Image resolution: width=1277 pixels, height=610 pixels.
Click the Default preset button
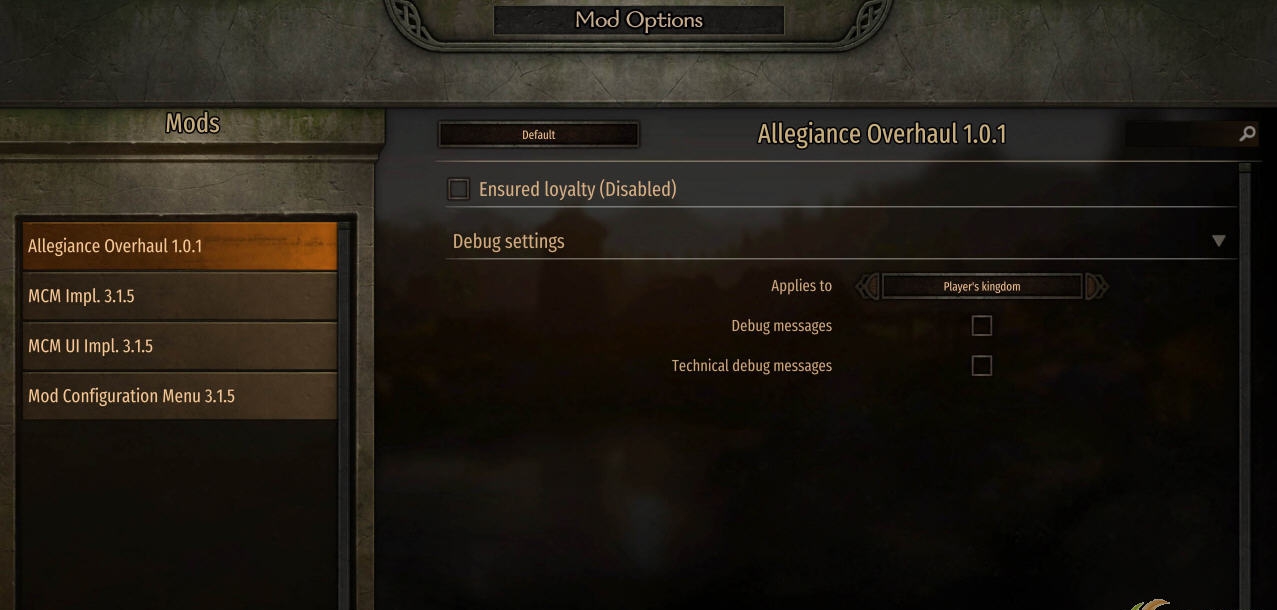538,135
